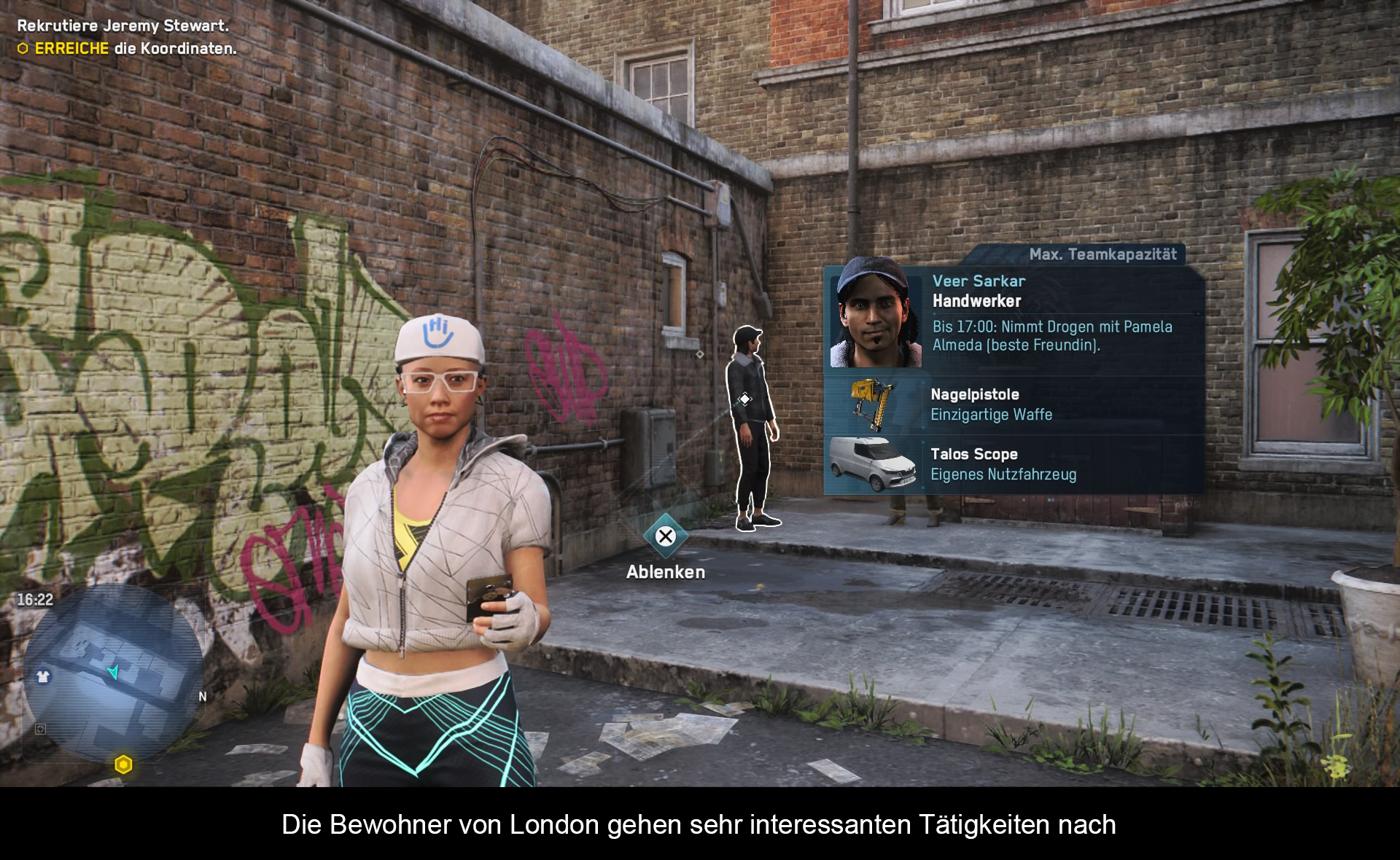
Task: Open the Rekrutiere Jeremy Stewart objective
Action: (123, 26)
